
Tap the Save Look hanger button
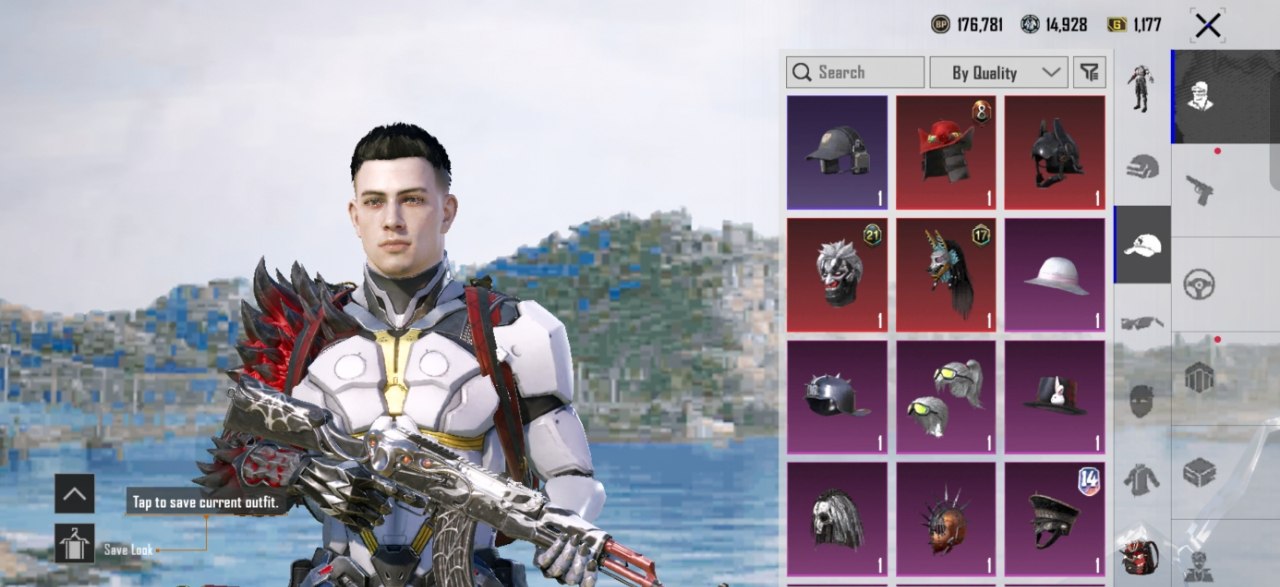75,543
